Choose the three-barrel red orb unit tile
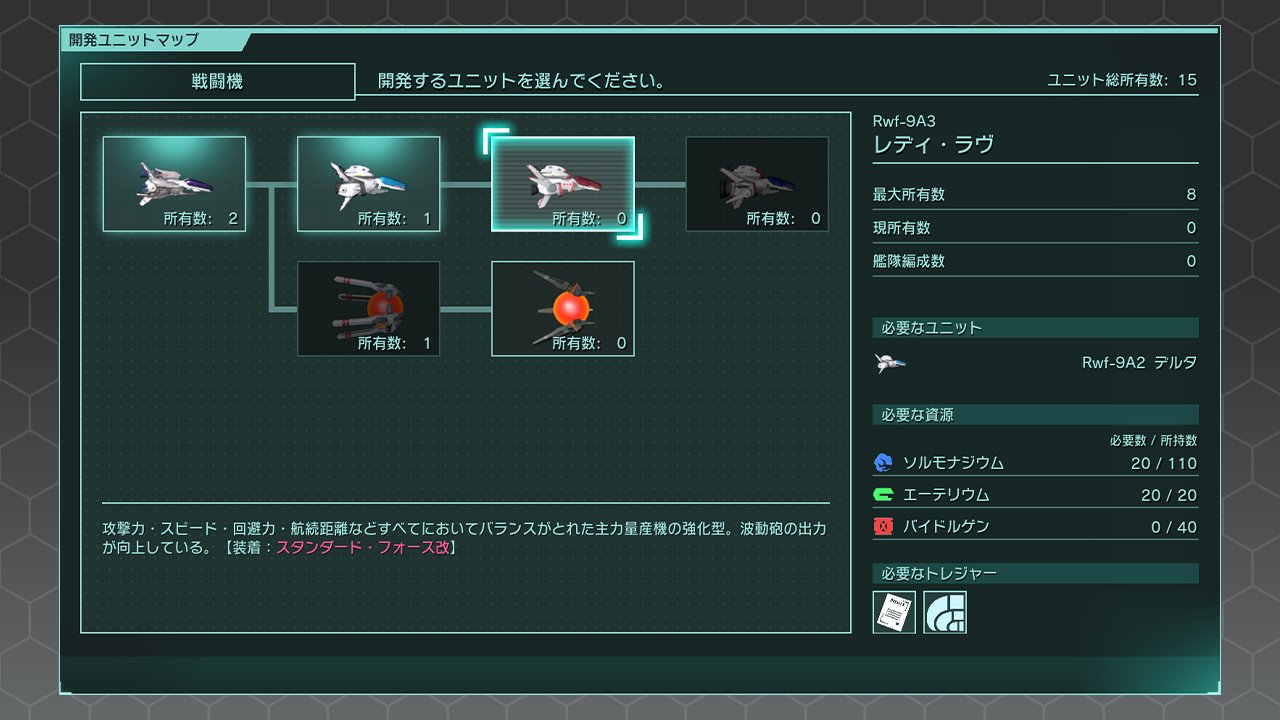 [368, 308]
